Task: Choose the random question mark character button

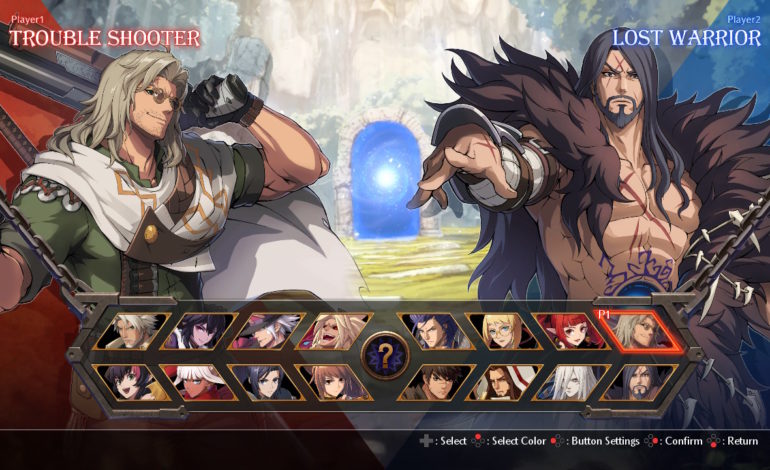Action: [384, 355]
